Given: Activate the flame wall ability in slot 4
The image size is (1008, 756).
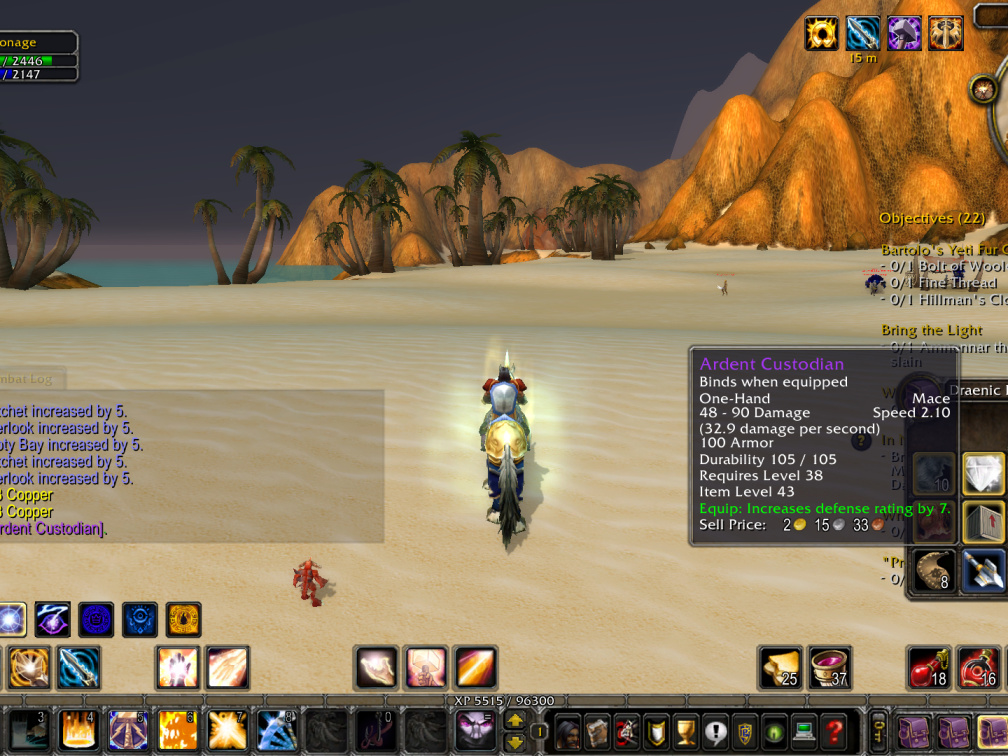Looking at the screenshot, I should (x=78, y=731).
